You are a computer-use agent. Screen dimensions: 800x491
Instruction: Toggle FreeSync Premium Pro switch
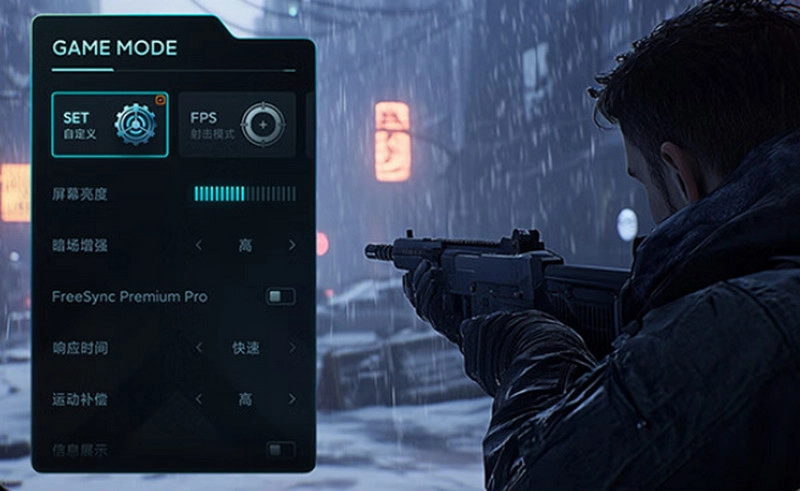click(x=281, y=297)
